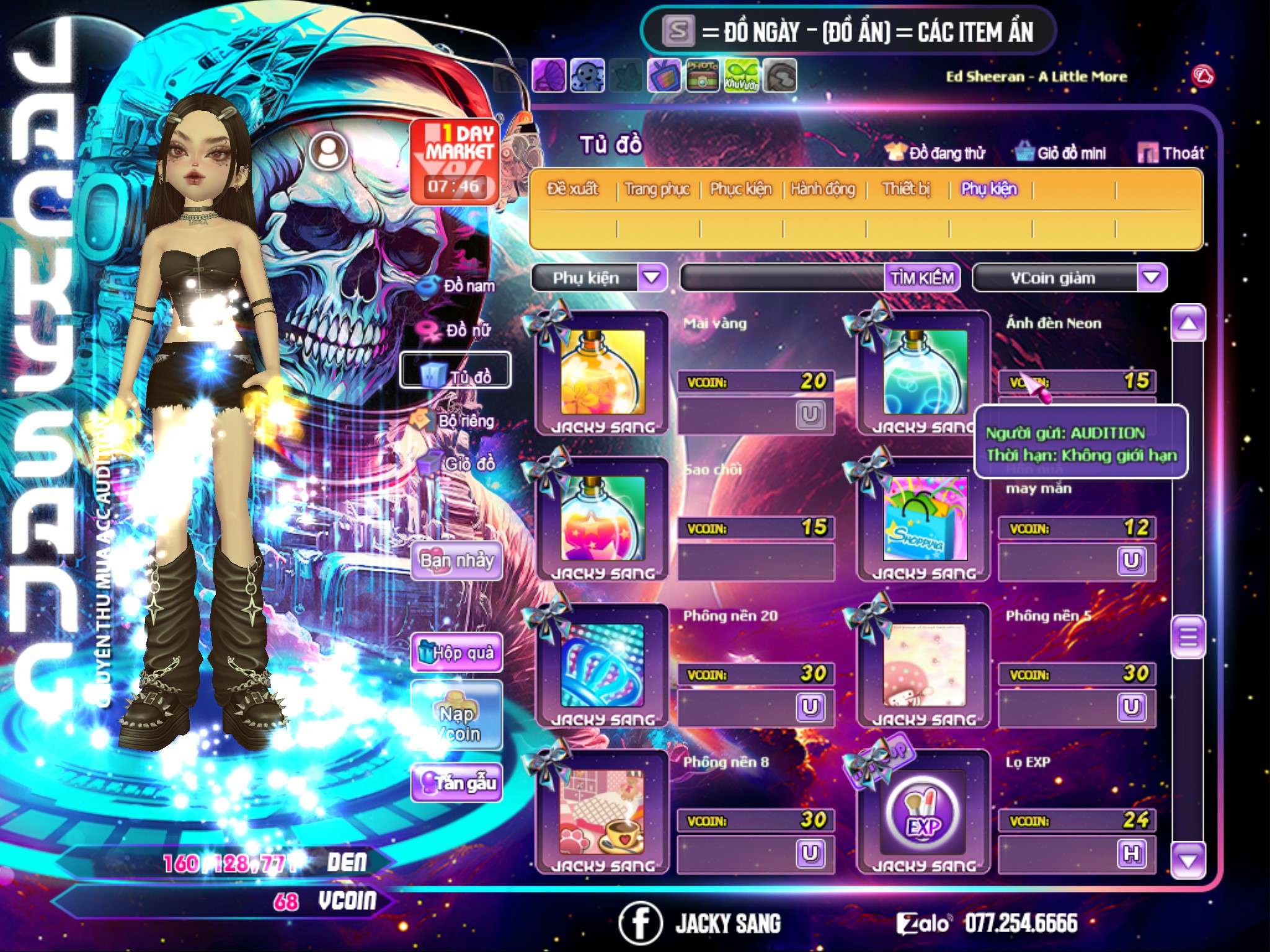Open the 1 Day Market banner

coord(455,160)
